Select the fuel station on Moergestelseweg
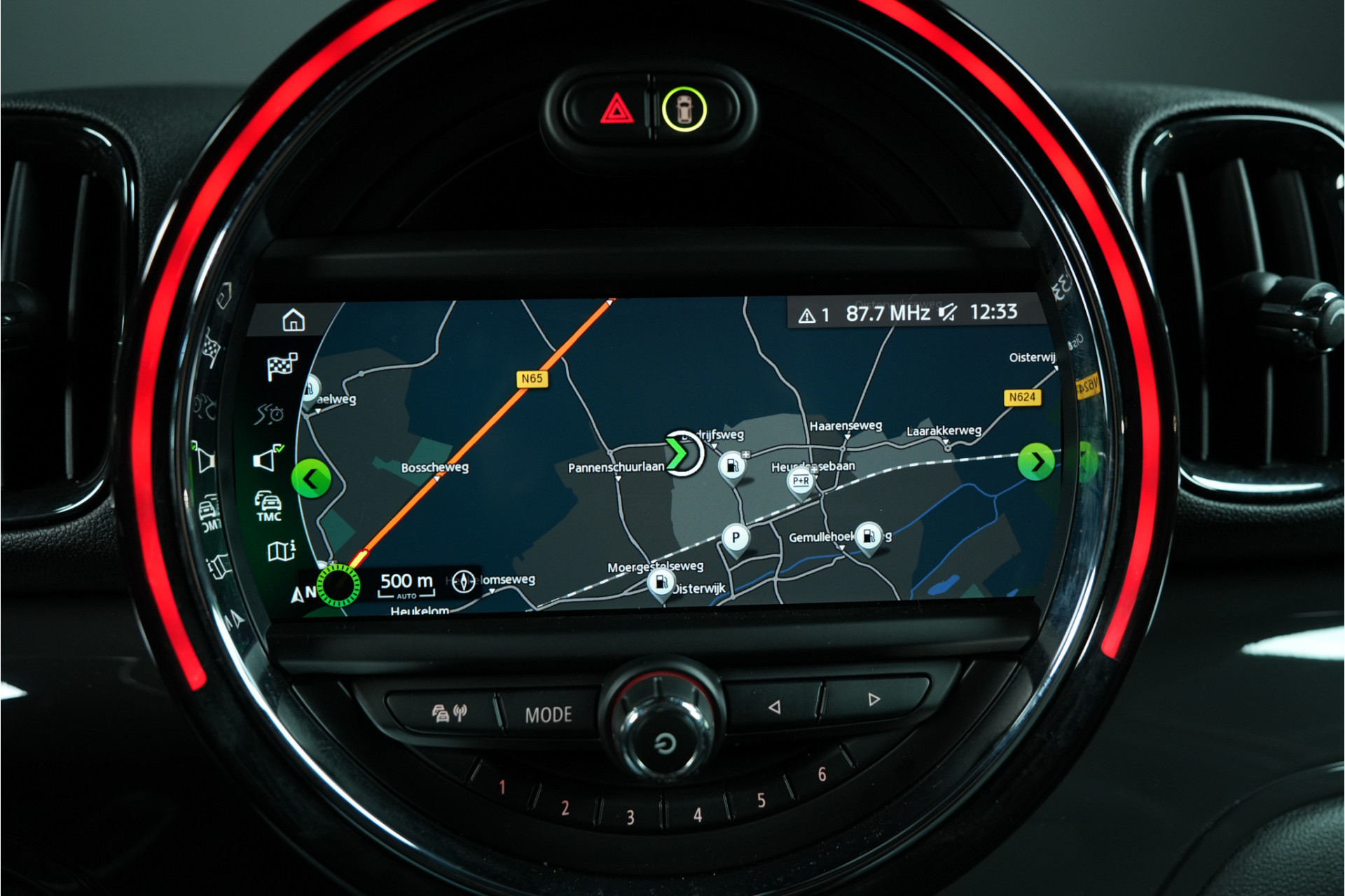The width and height of the screenshot is (1345, 896). pyautogui.click(x=661, y=582)
